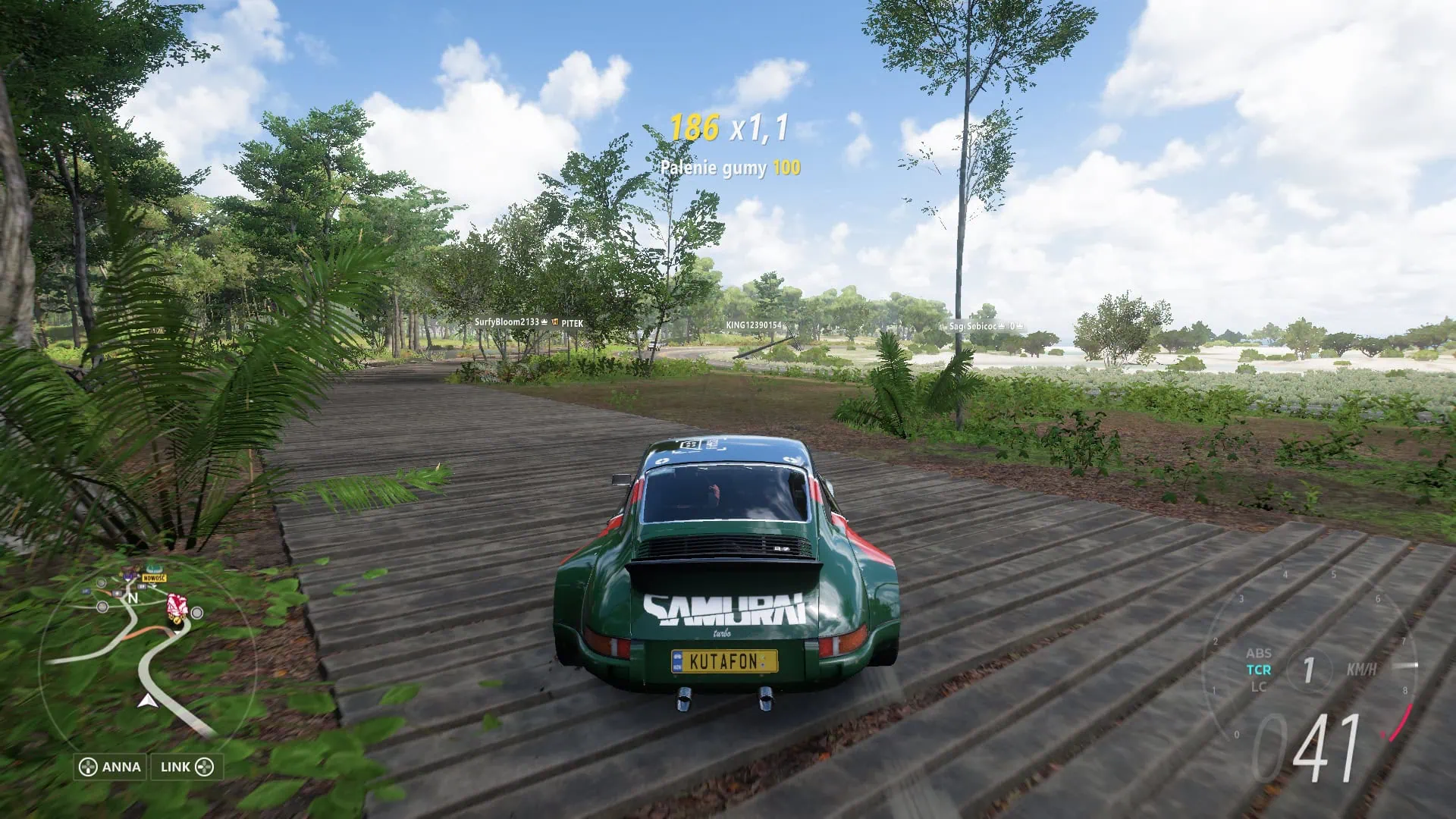
Task: Click the player arrow in the minimap center
Action: [148, 701]
